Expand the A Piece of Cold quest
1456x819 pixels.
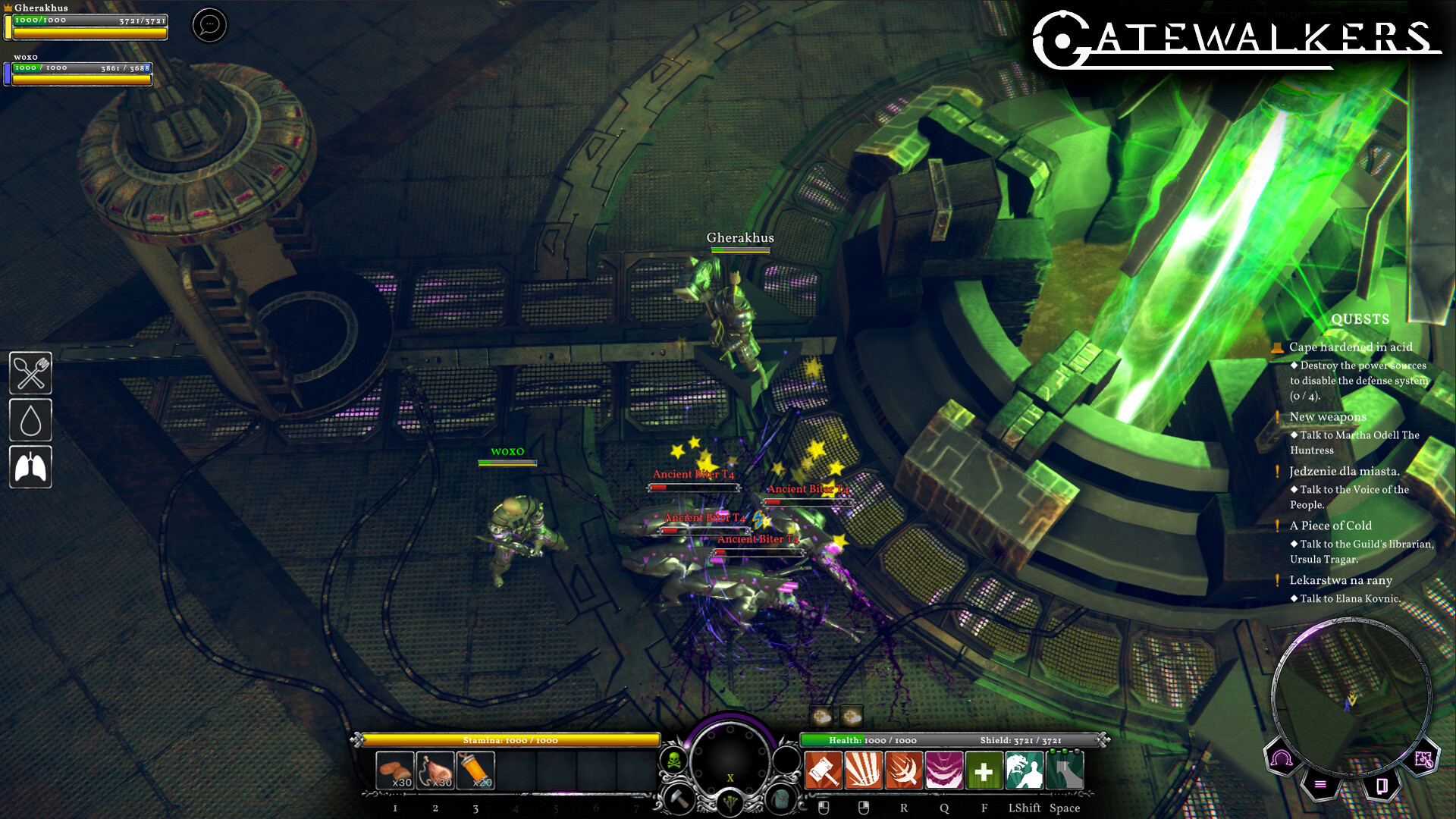tap(1330, 526)
